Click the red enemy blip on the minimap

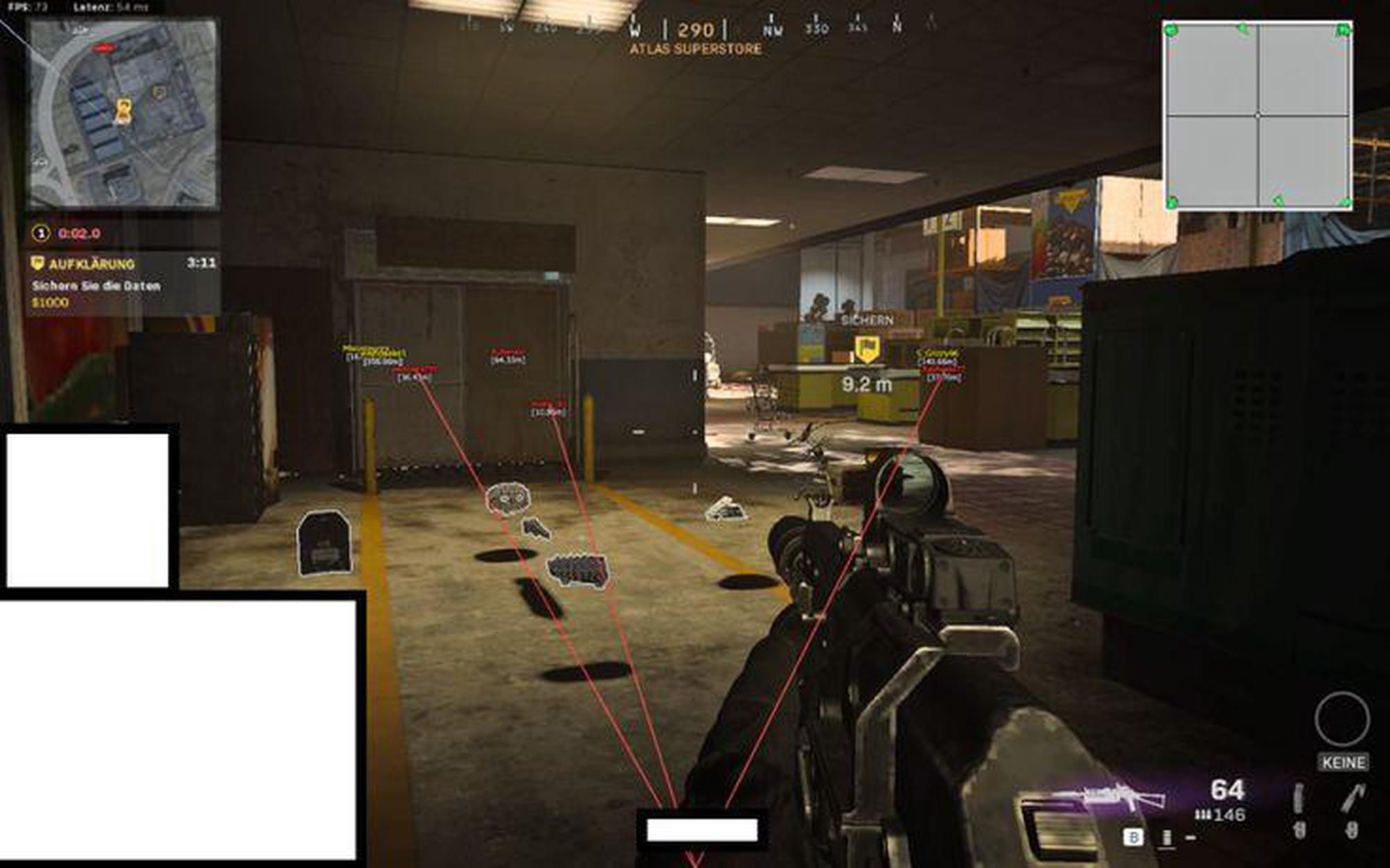pos(103,47)
